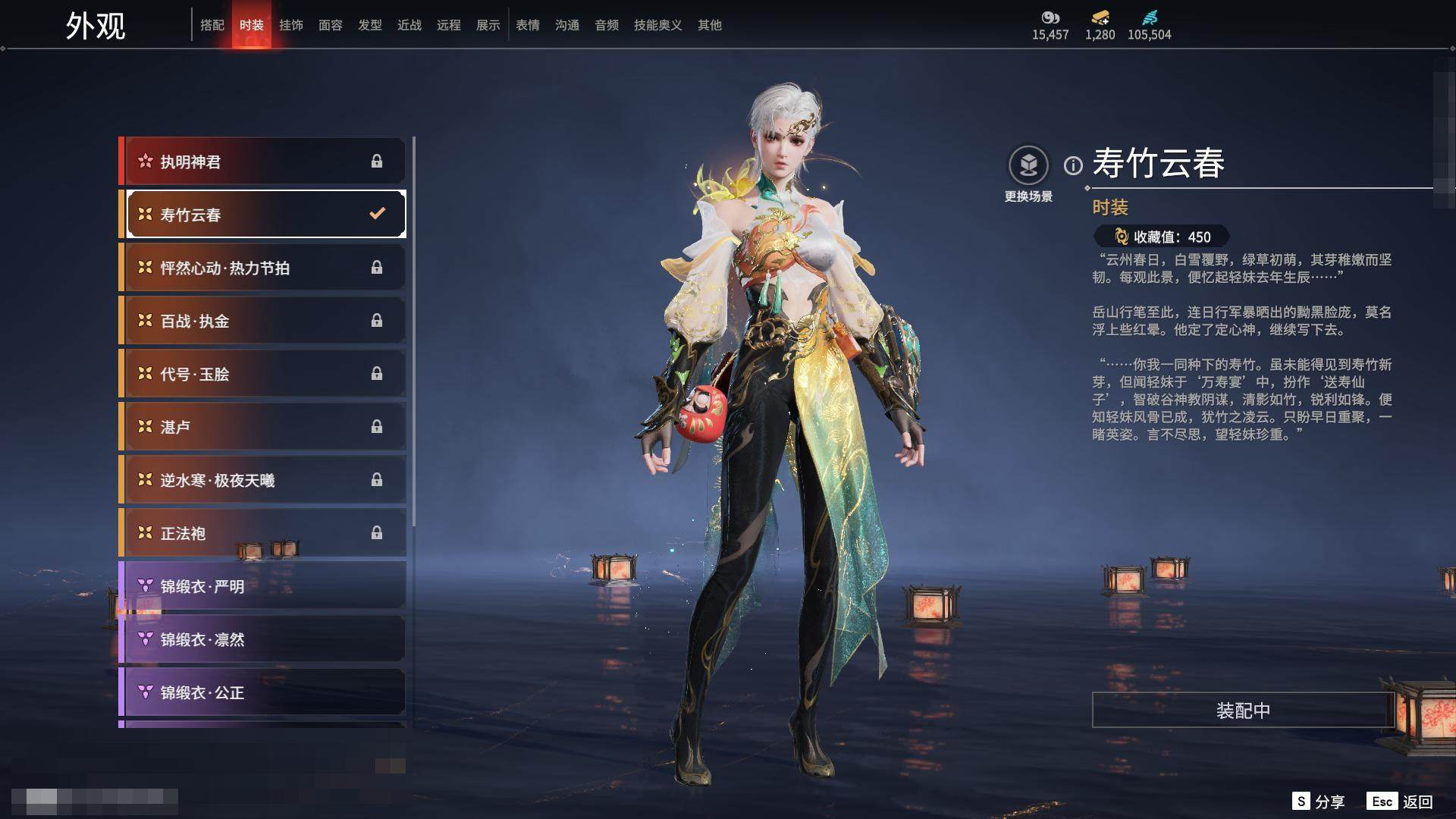Select the 面容 tab
Screen dimensions: 1456x819
click(331, 25)
